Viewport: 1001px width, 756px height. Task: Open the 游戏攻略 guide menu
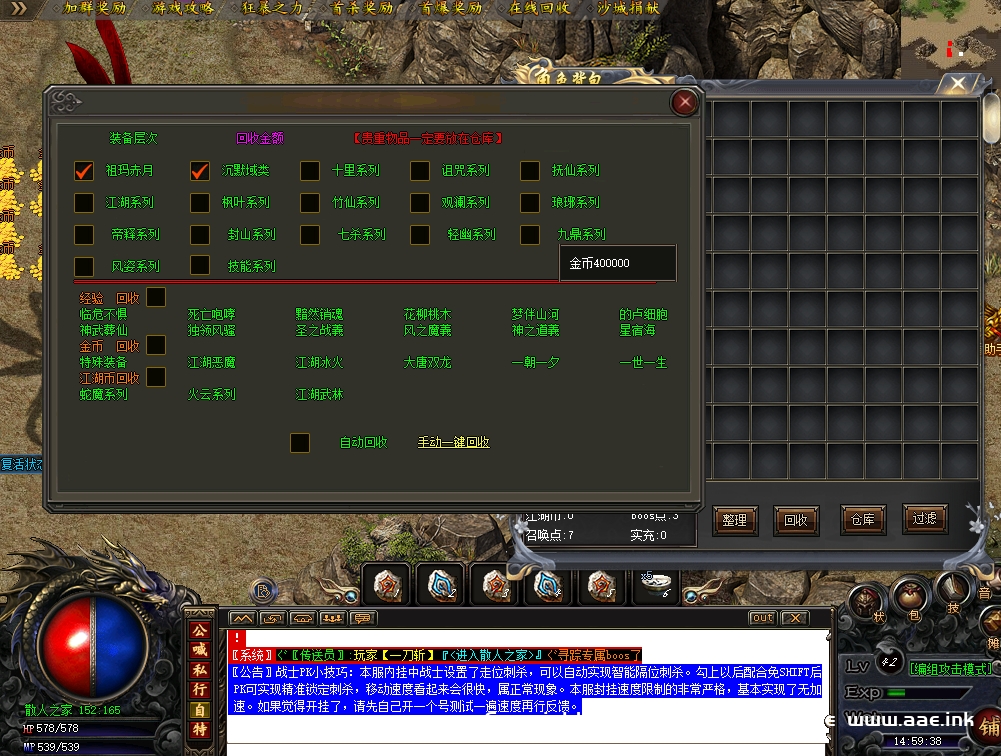(185, 8)
